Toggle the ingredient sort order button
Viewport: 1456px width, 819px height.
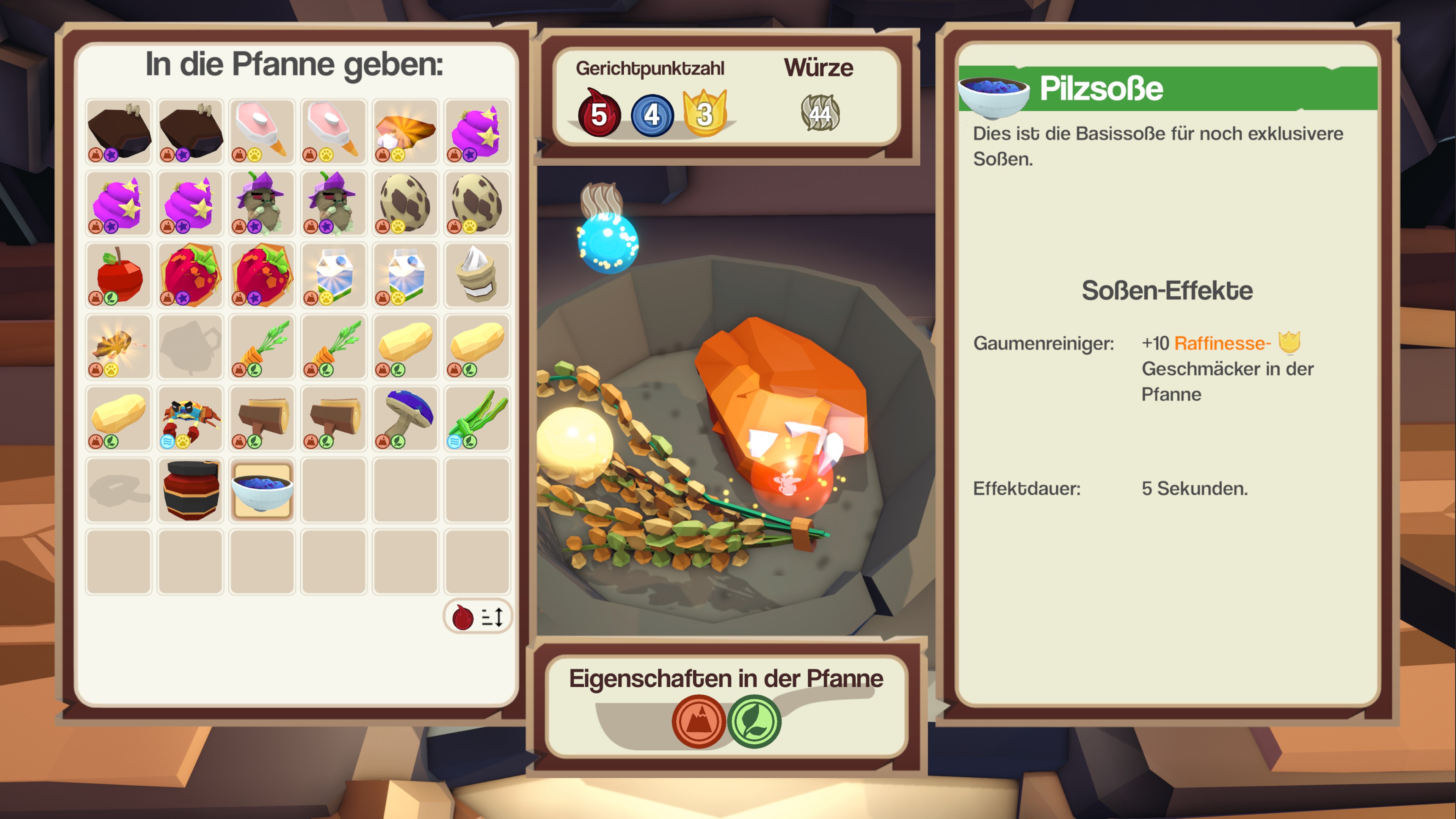[478, 617]
